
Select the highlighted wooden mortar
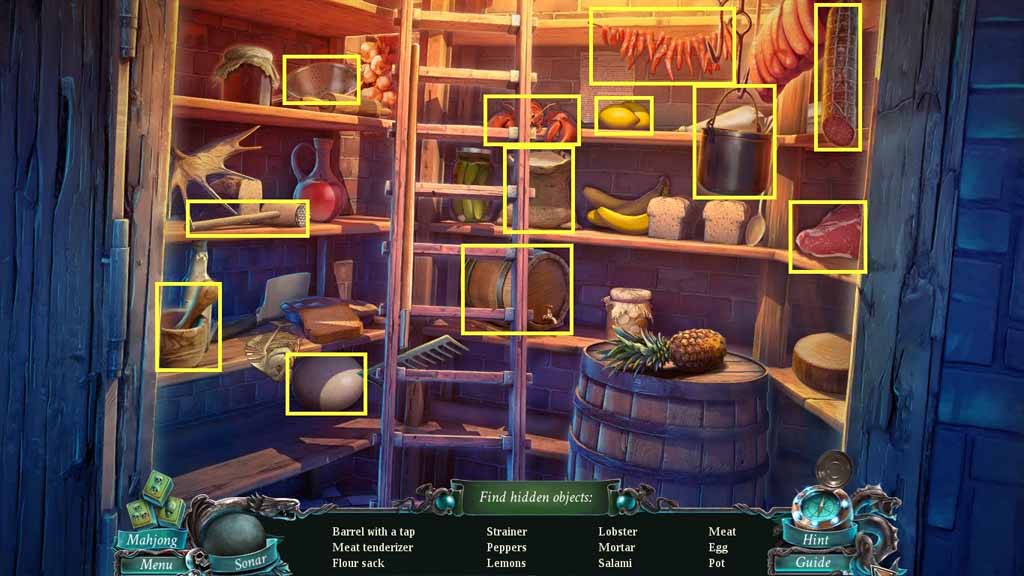[188, 327]
